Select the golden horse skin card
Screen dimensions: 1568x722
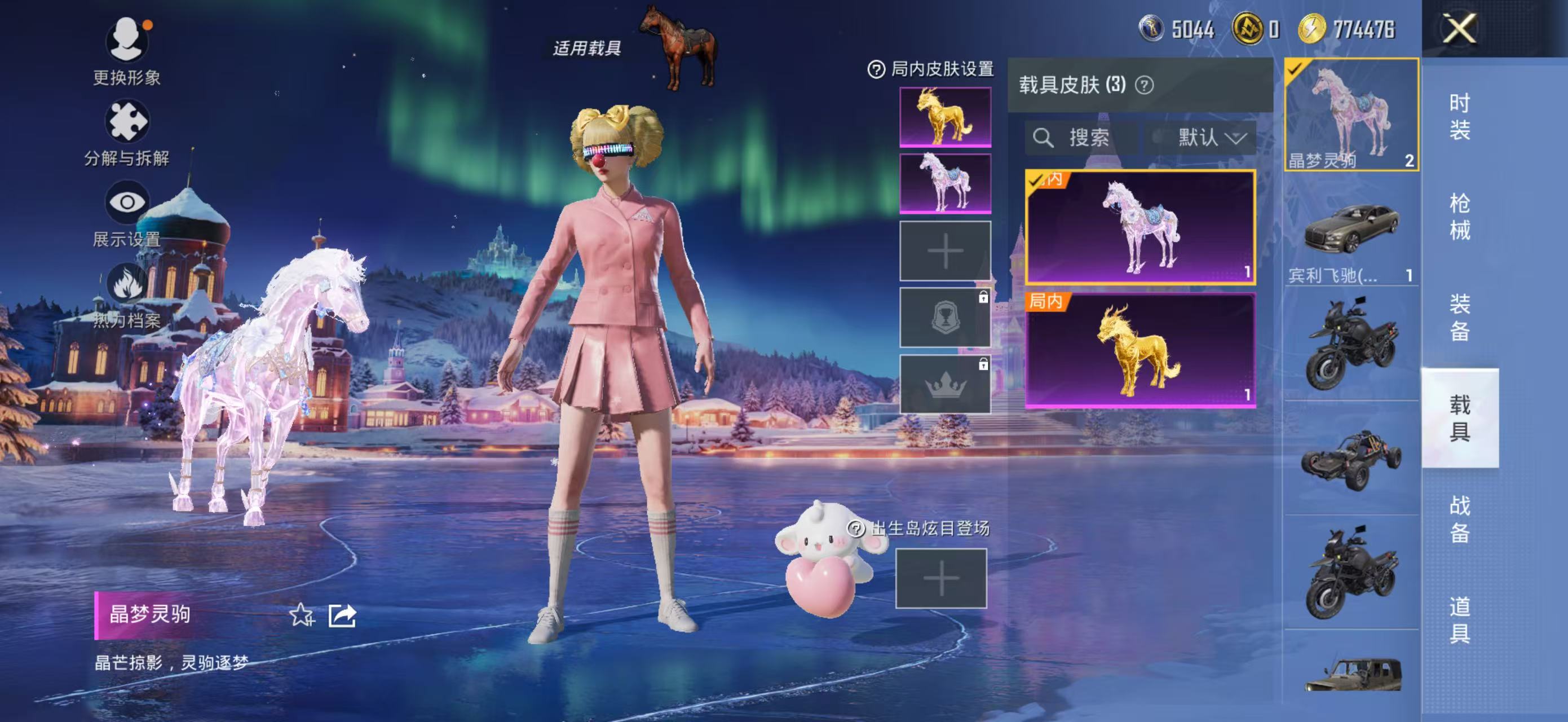[1139, 351]
